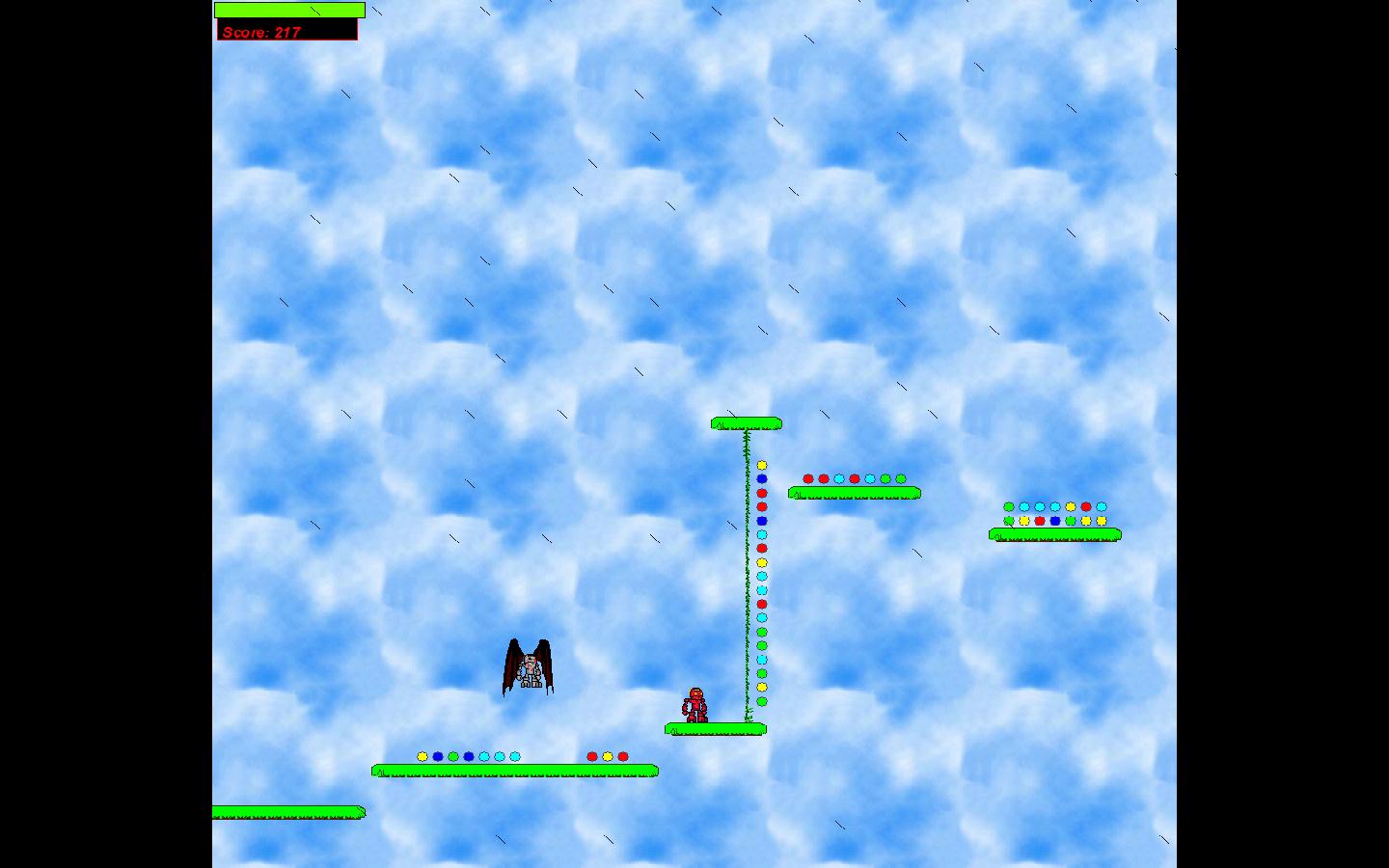Click the blue dot in the vine column
This screenshot has height=868, width=1389.
click(762, 479)
